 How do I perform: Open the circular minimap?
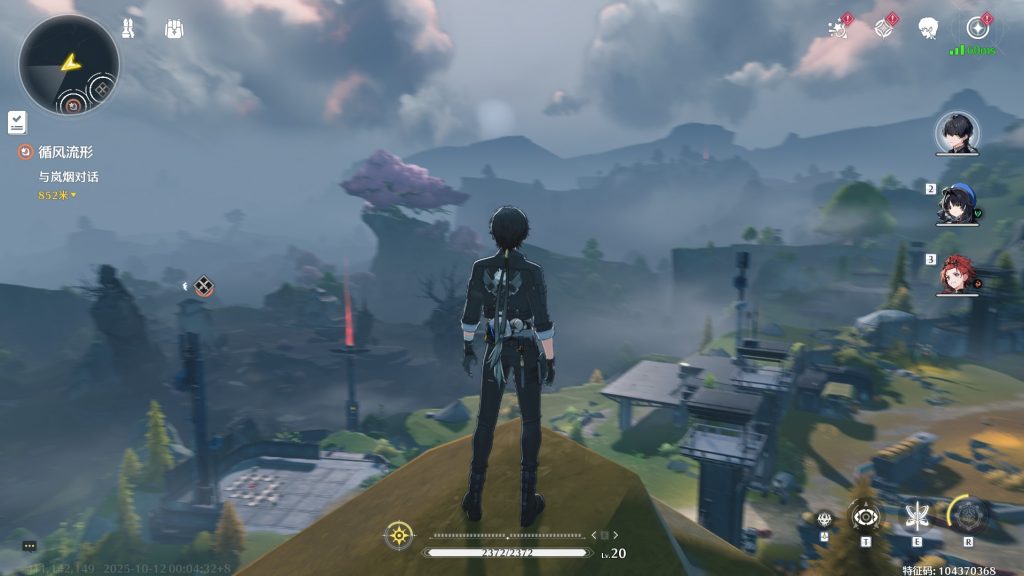68,65
